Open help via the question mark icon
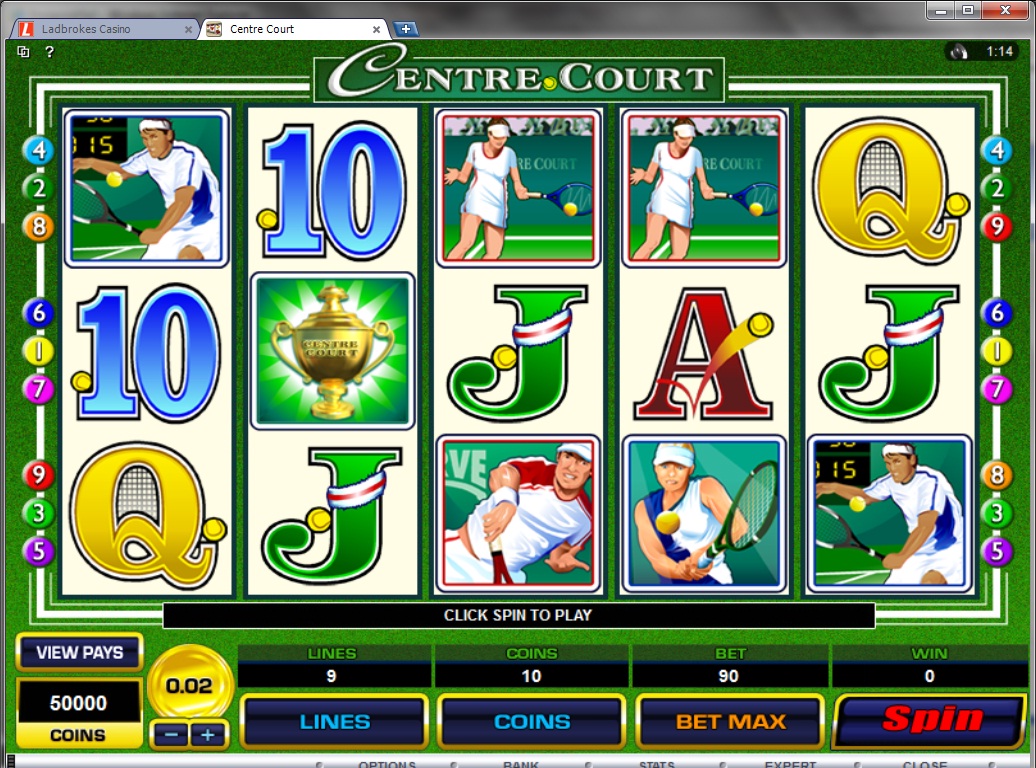 pos(49,52)
